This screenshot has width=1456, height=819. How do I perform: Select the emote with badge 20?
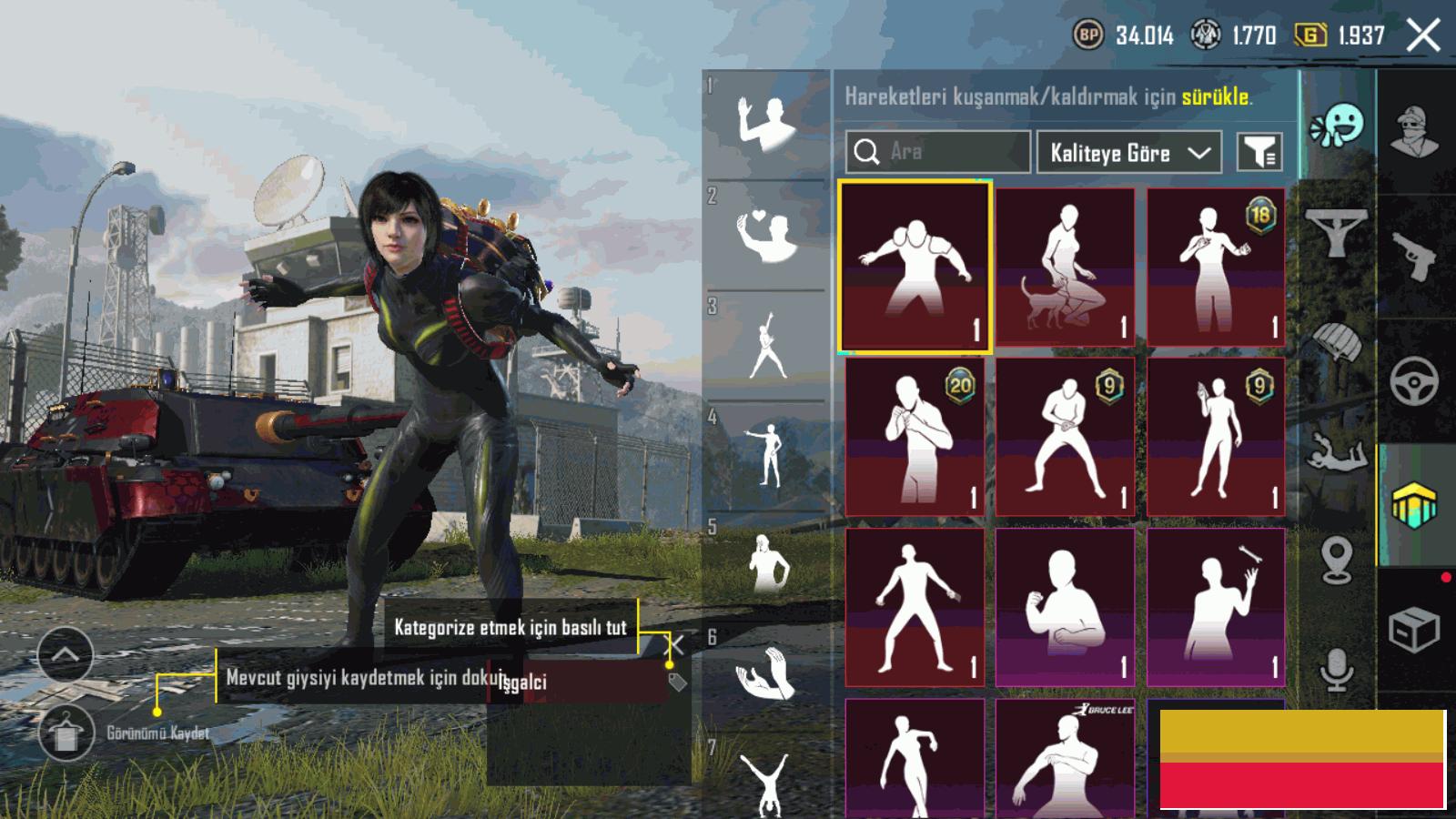click(915, 436)
